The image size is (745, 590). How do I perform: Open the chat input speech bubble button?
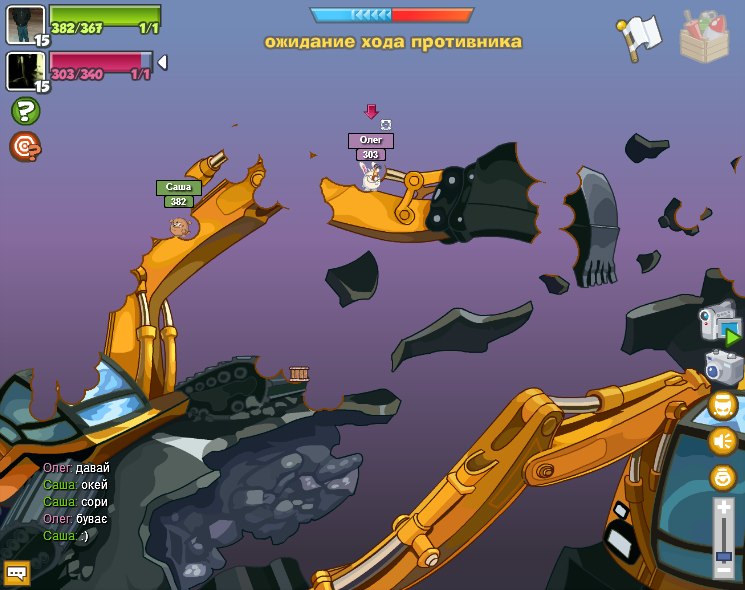click(16, 573)
